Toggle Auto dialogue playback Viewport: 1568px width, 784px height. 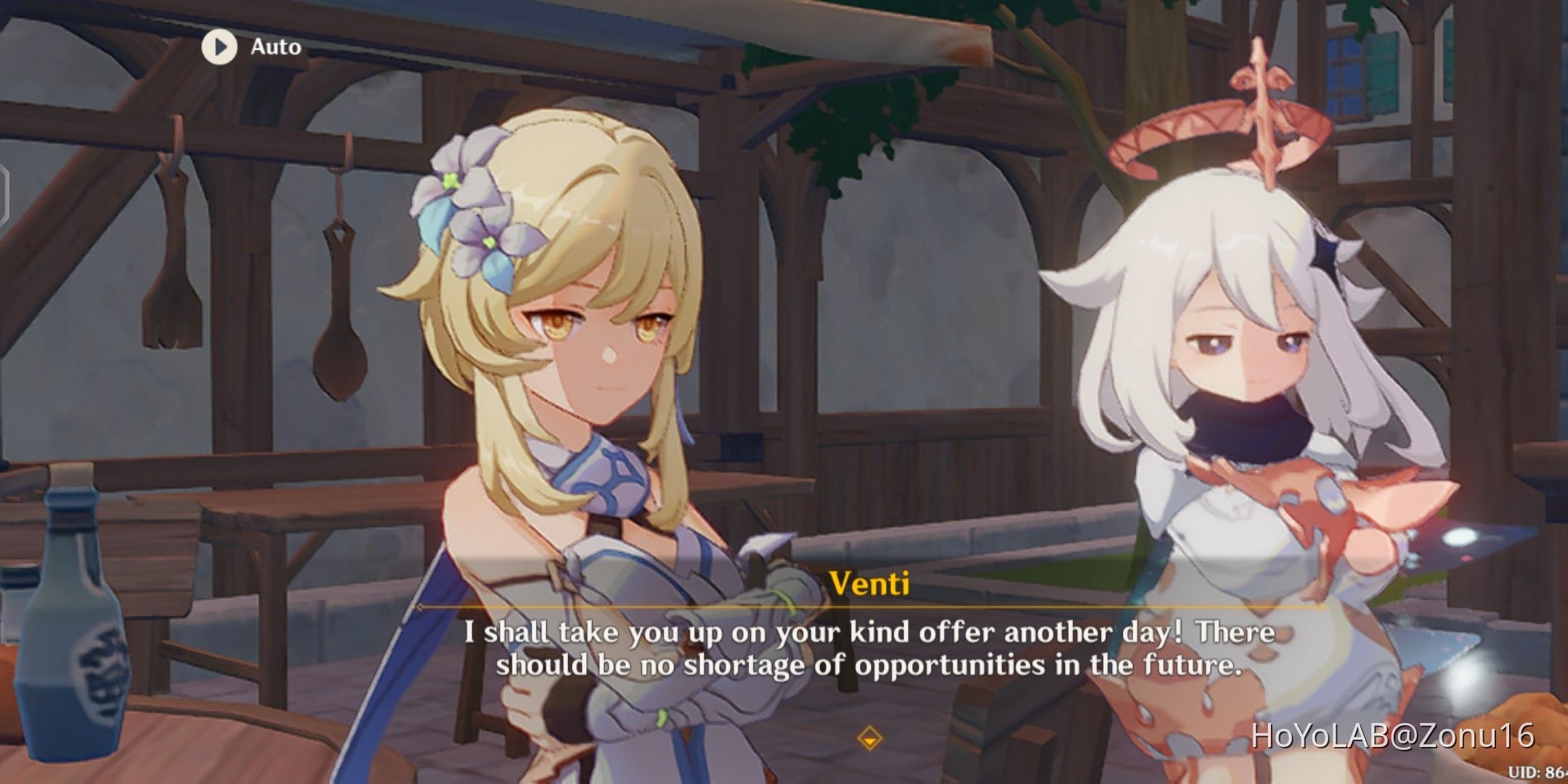219,47
